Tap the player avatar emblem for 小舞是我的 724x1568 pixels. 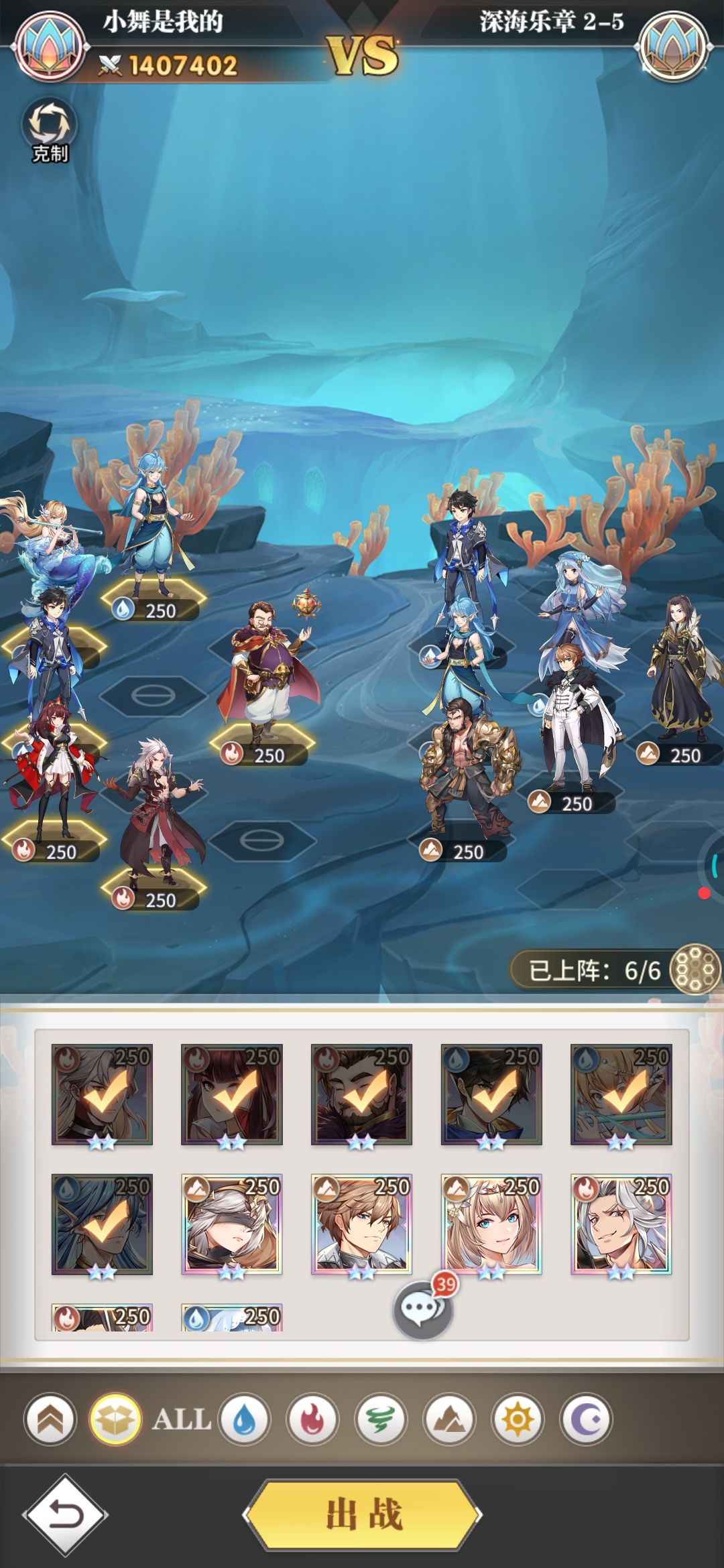(x=52, y=48)
